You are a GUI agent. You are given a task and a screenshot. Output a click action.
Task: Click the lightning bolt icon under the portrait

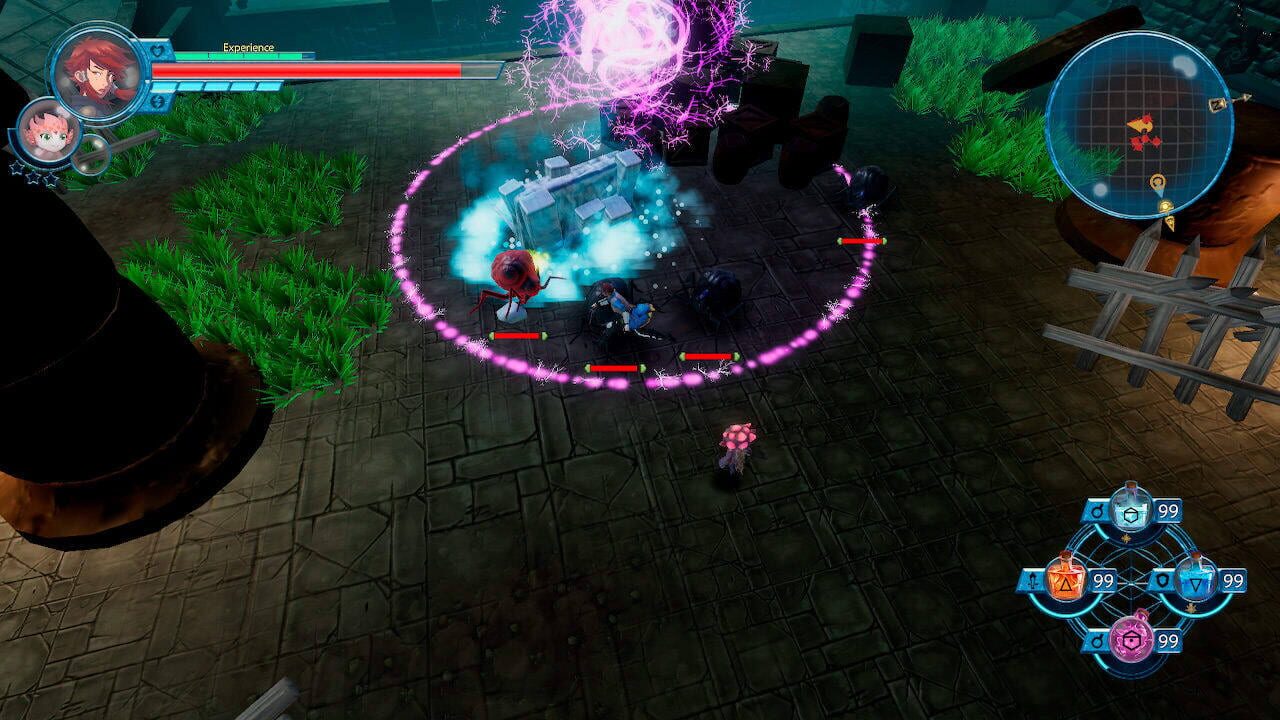(x=157, y=102)
